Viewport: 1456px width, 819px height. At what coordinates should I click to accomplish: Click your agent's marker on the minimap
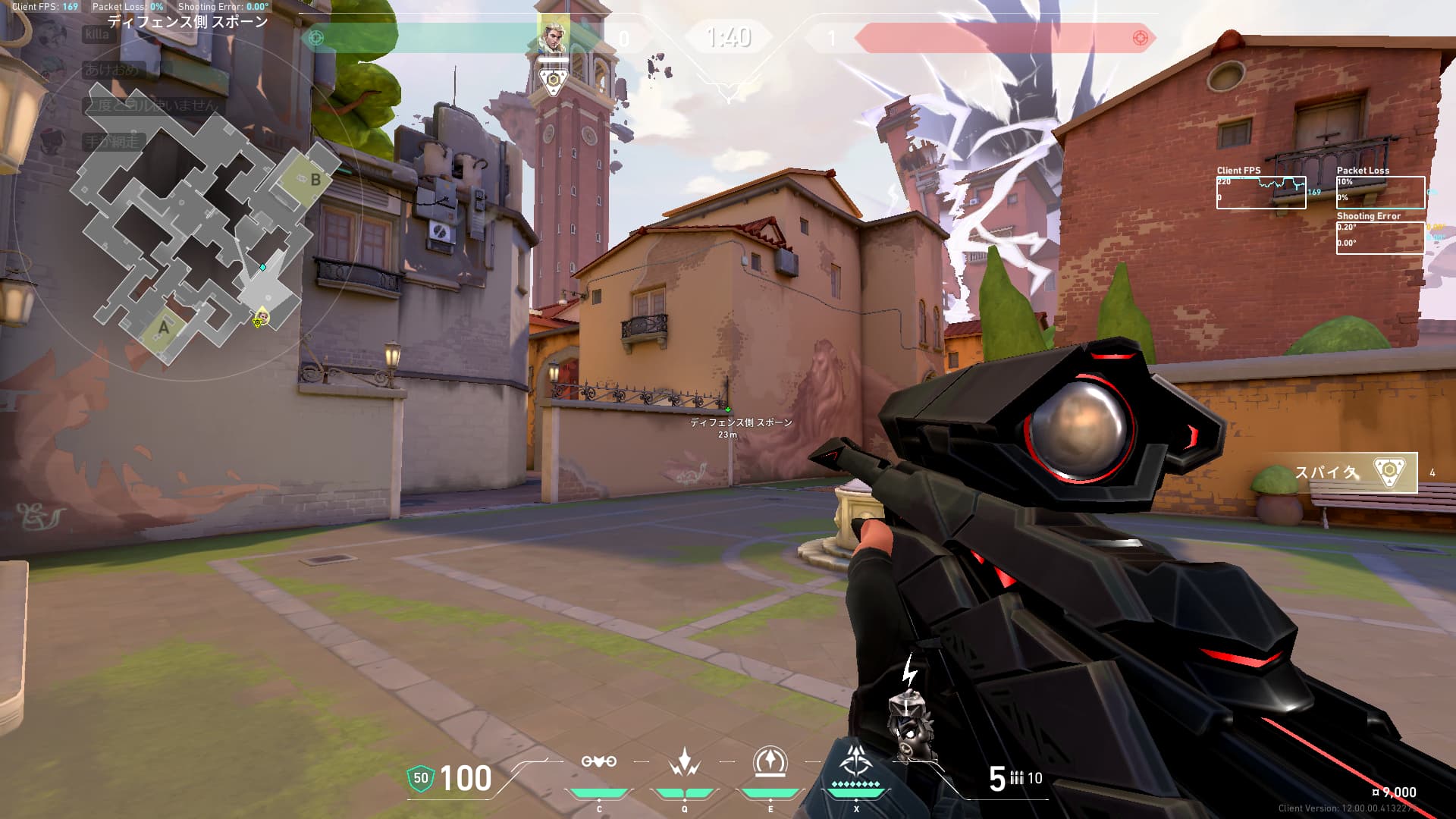(262, 317)
